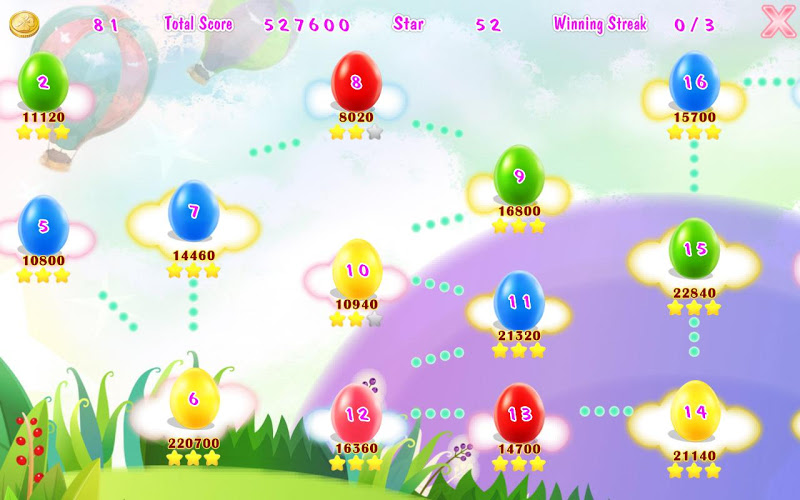
Task: Choose level 6 yellow egg
Action: [x=194, y=399]
